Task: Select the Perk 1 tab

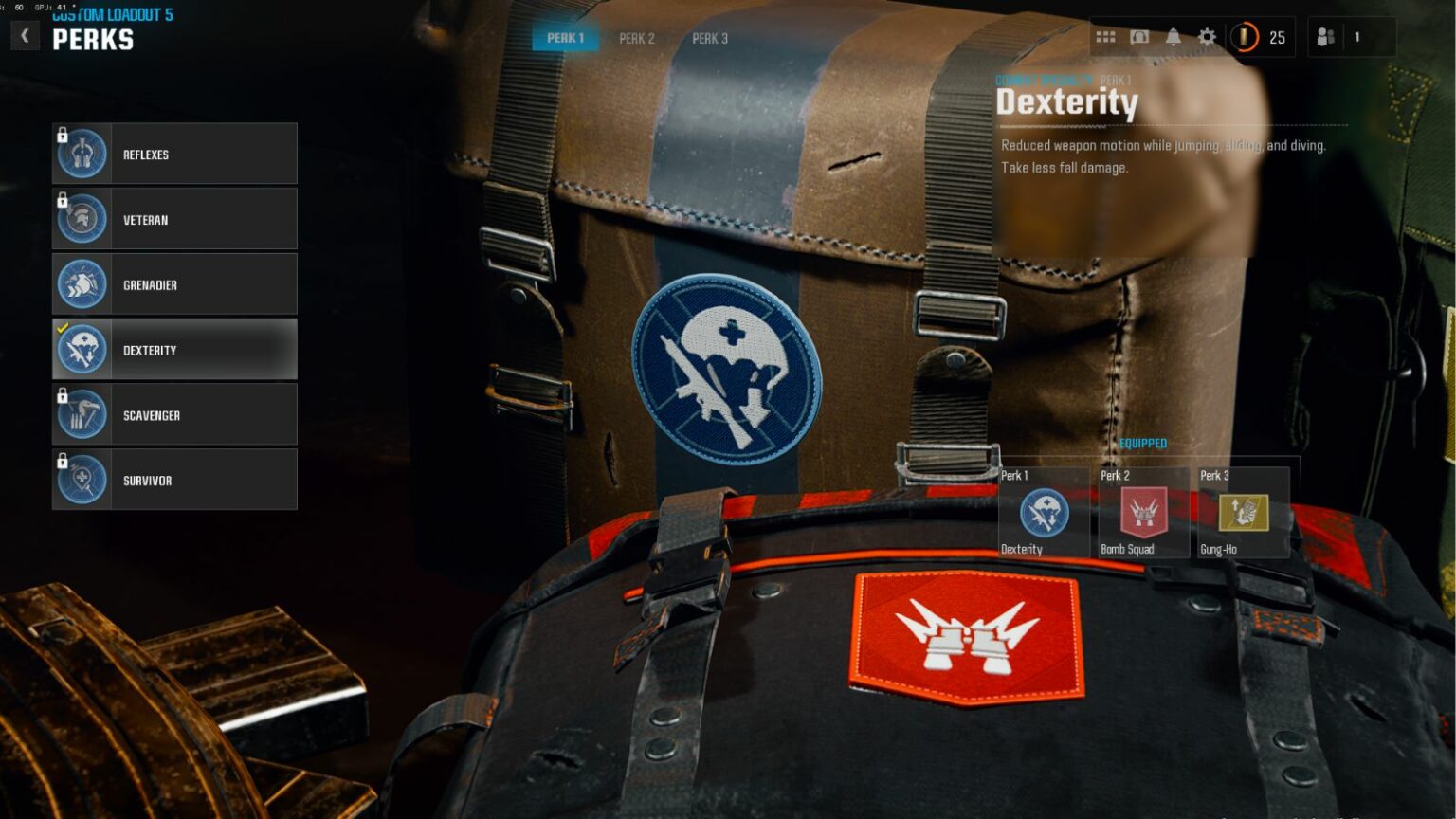Action: tap(565, 39)
